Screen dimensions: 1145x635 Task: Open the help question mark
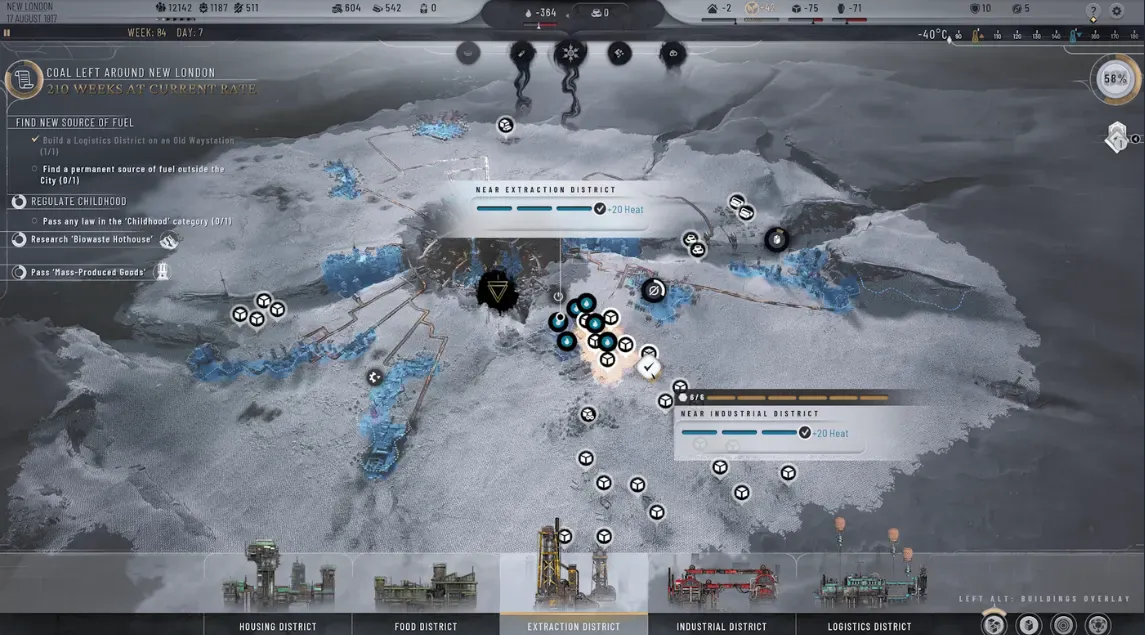(1093, 11)
